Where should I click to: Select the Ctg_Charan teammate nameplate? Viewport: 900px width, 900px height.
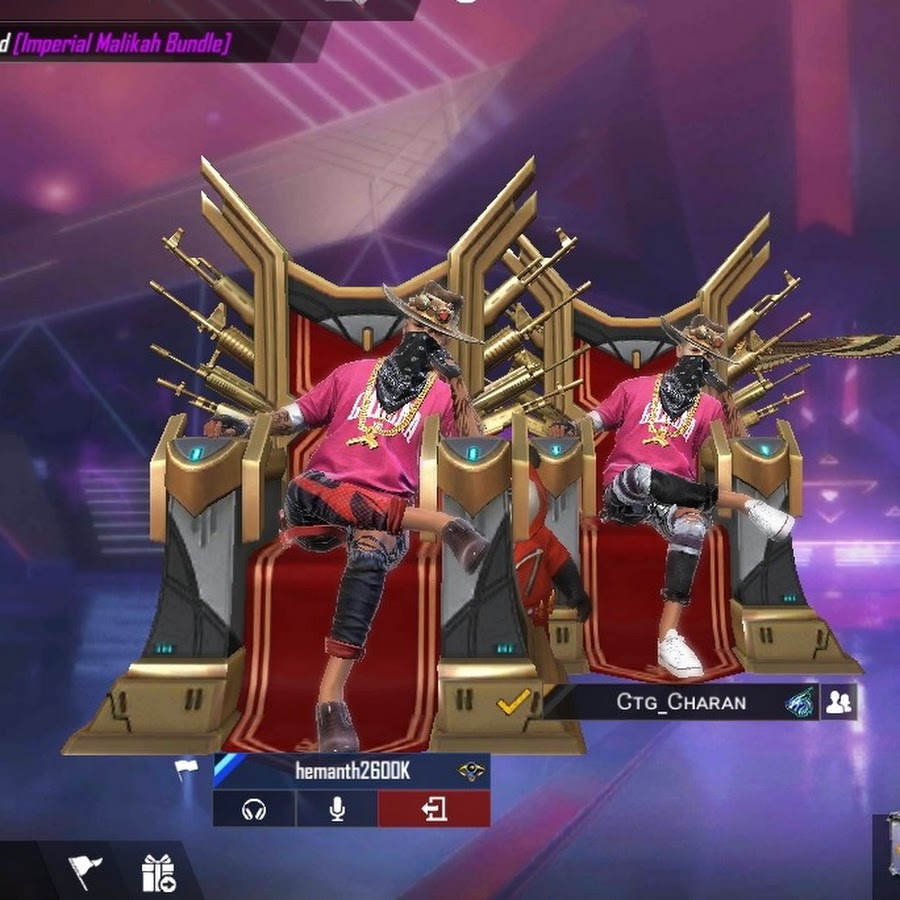pyautogui.click(x=681, y=702)
